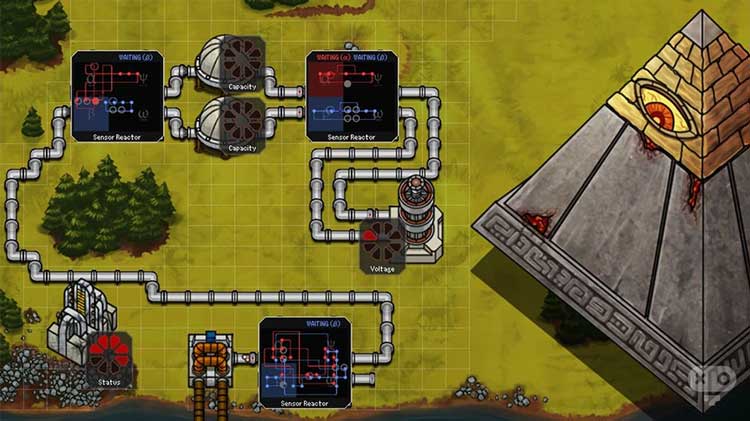Open the Sensor Reactor with the densest circuit layout

pyautogui.click(x=305, y=362)
